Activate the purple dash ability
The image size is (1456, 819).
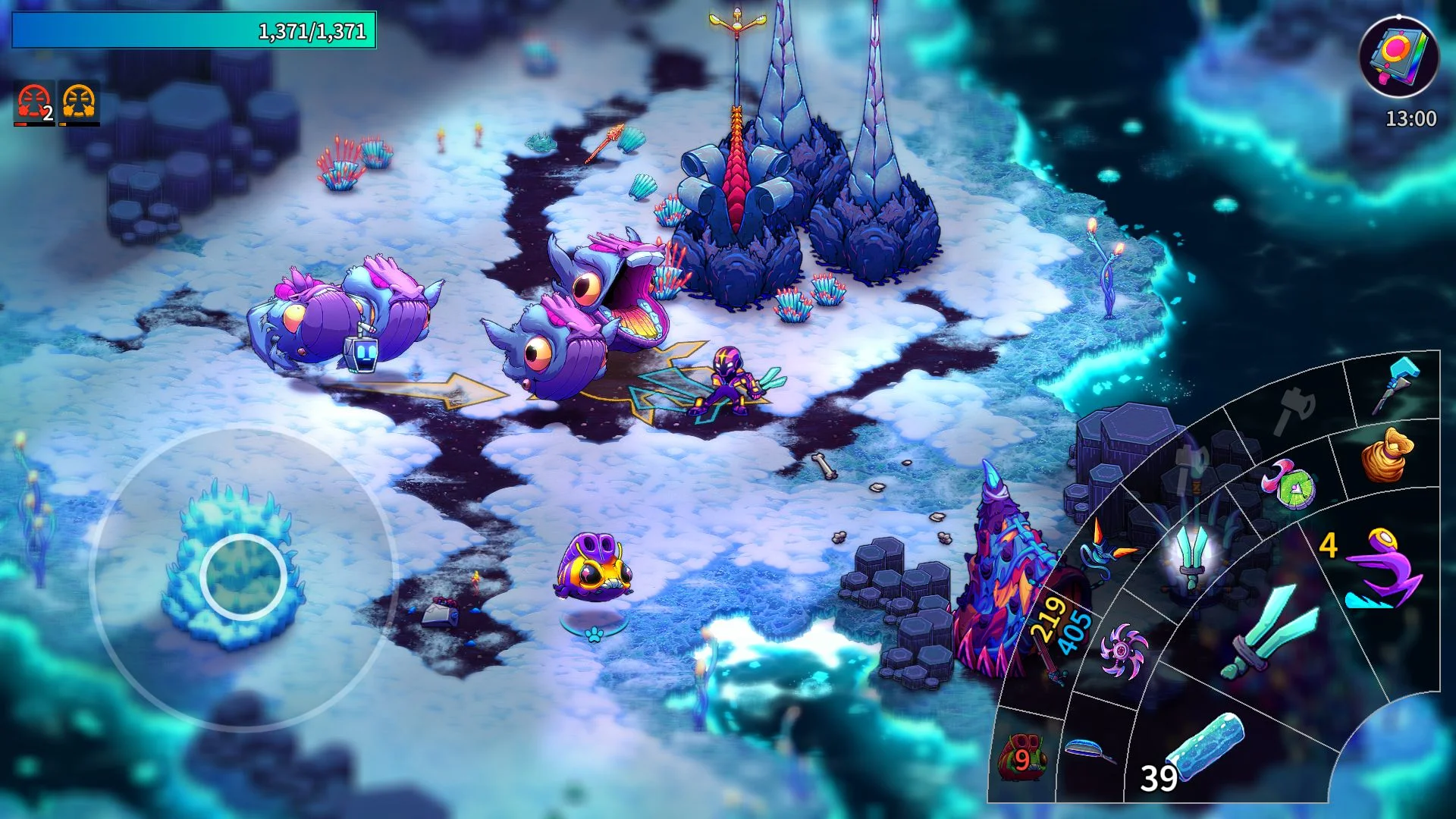point(1382,569)
